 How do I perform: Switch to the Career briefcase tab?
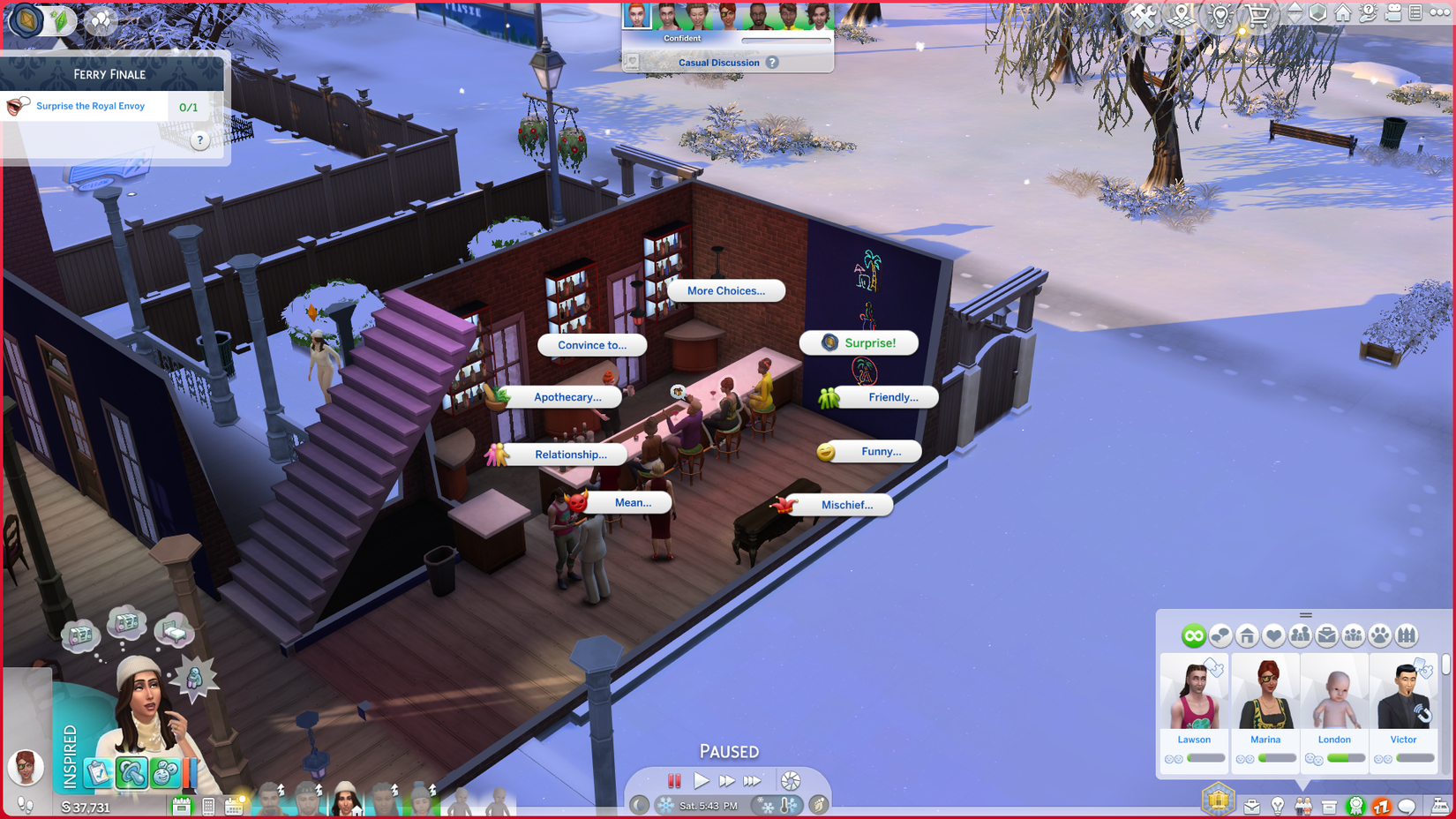pyautogui.click(x=1327, y=635)
